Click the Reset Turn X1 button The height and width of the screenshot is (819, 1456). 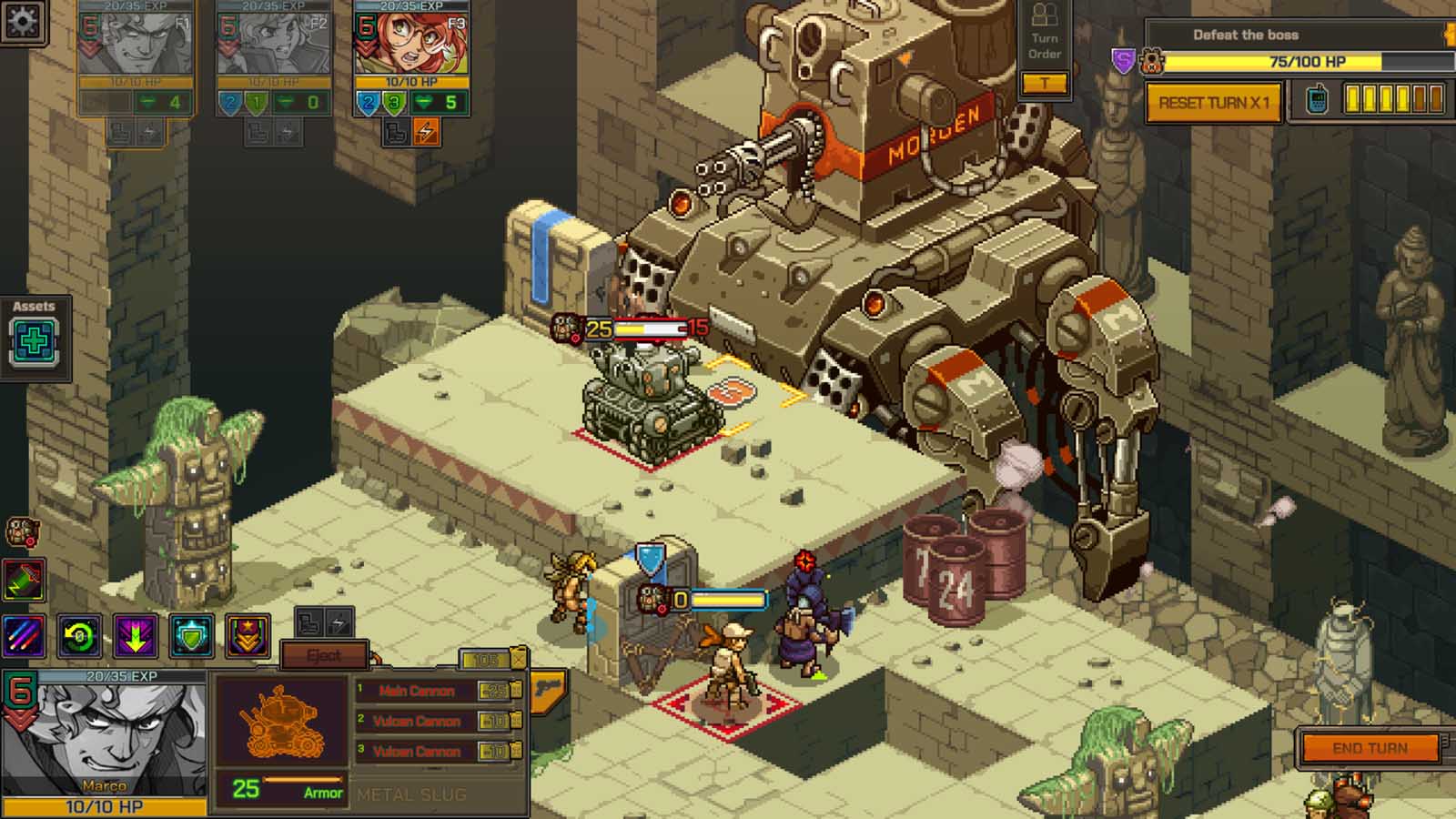coord(1213,103)
